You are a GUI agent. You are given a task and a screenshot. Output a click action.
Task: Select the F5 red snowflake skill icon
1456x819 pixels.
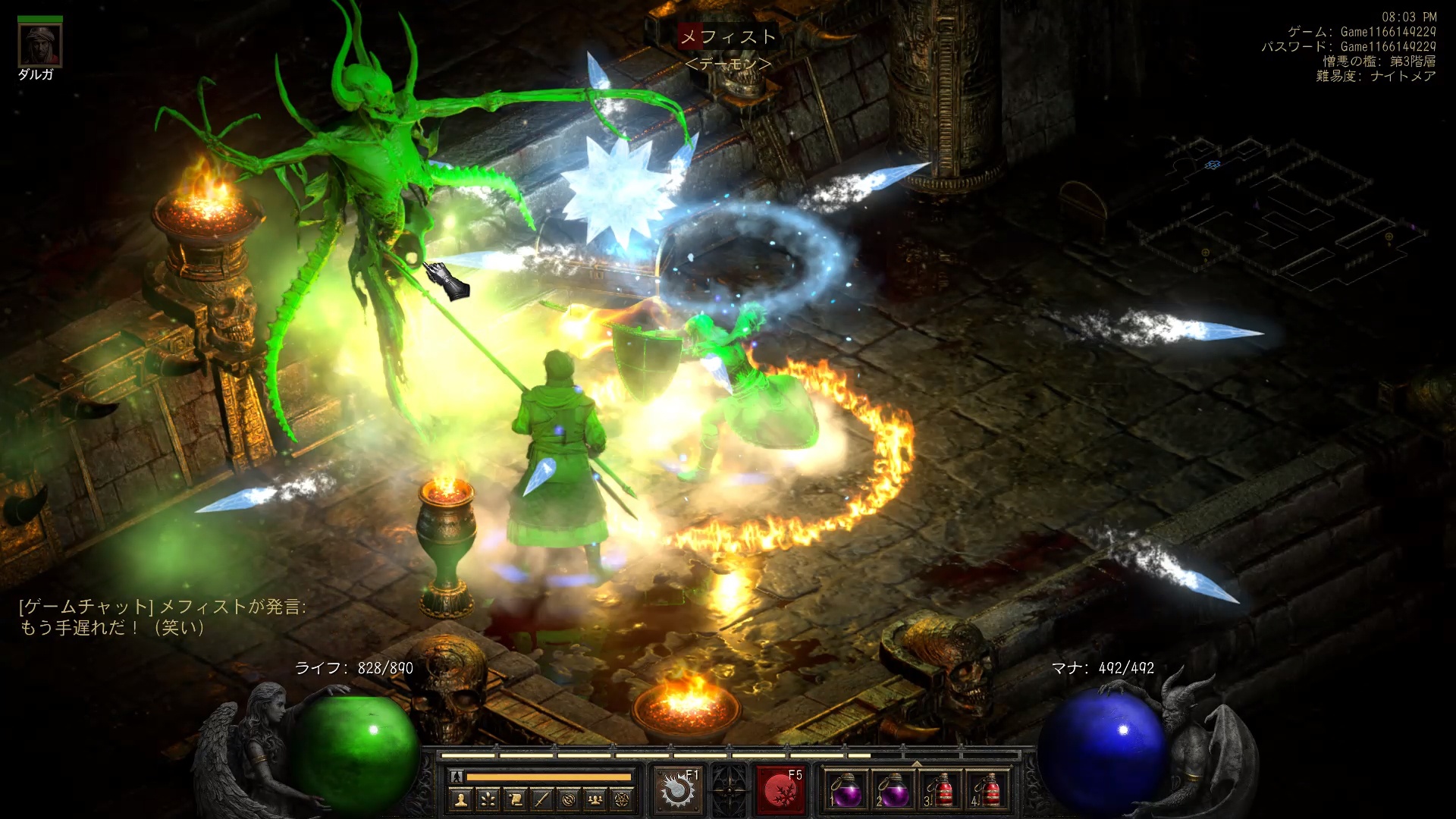click(779, 790)
